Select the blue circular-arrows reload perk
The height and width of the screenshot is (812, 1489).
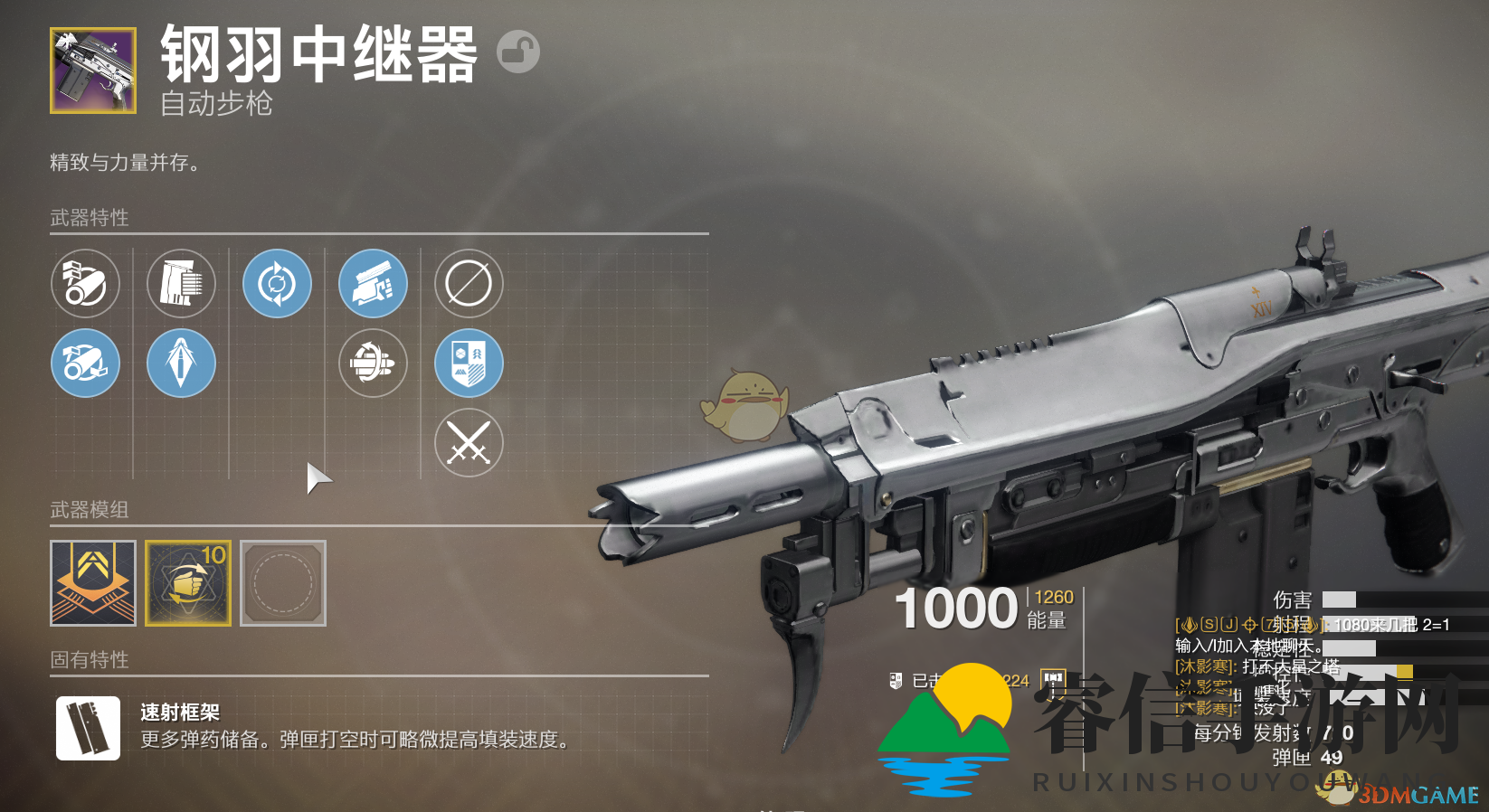point(278,283)
